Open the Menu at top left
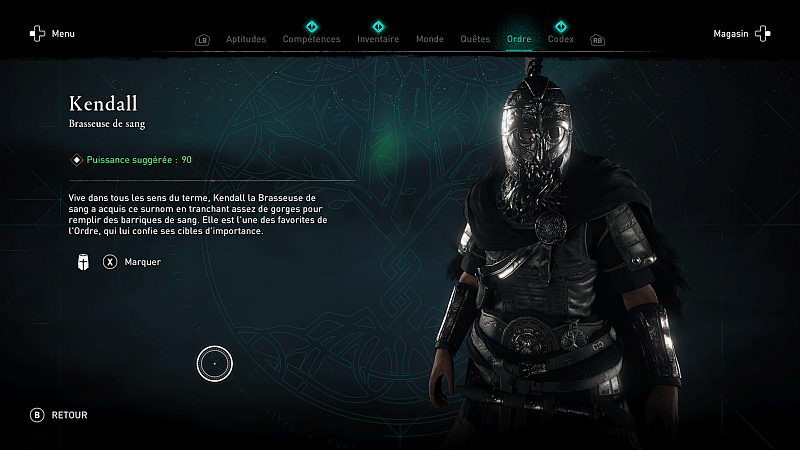800x450 pixels. (52, 34)
